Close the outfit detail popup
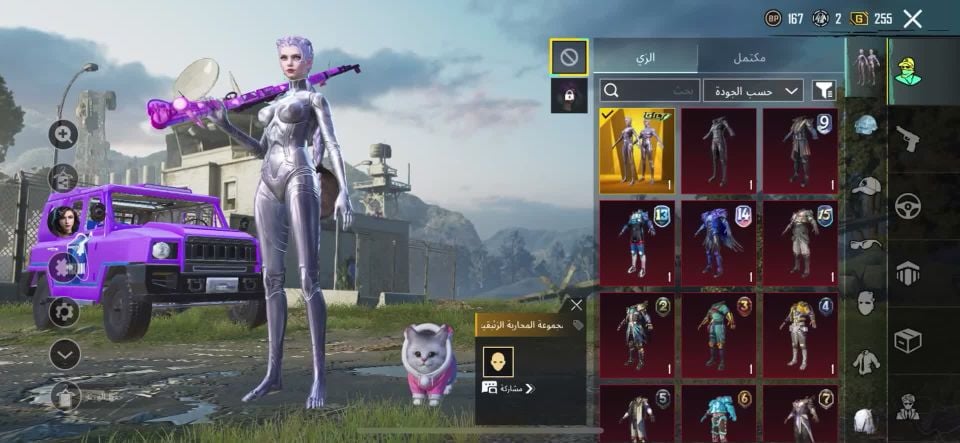Screen dimensions: 960x443 coord(576,305)
